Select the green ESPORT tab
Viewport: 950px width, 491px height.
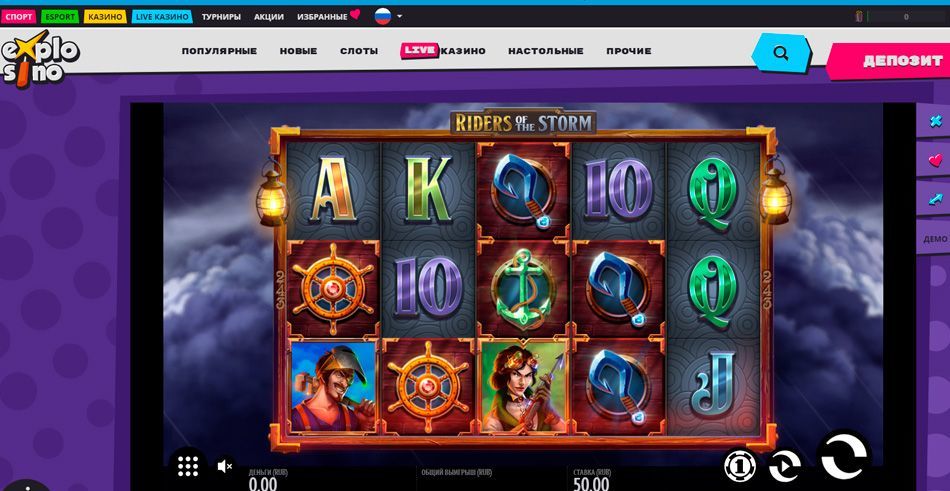tap(60, 17)
